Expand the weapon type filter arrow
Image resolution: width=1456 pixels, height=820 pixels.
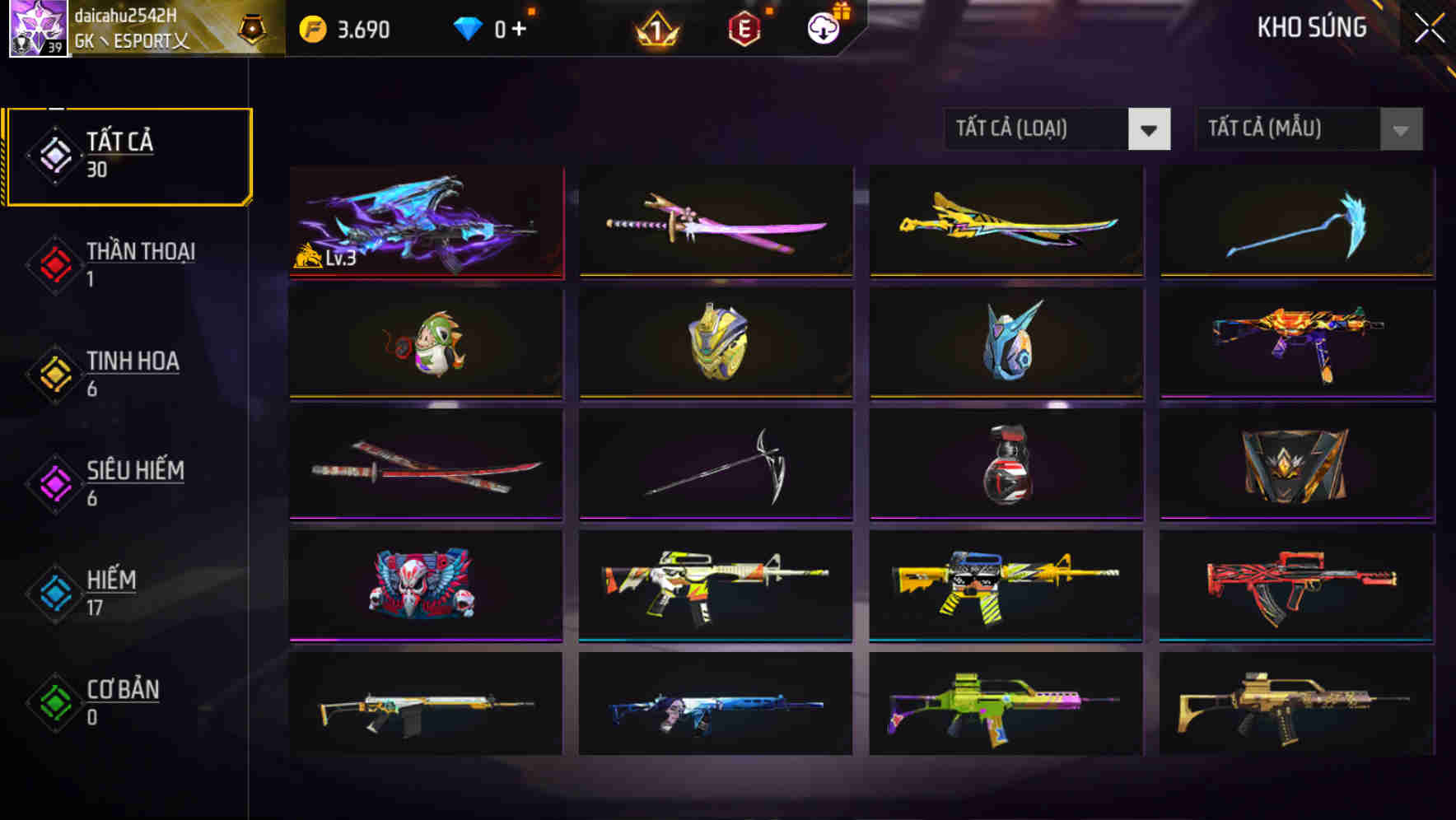[x=1150, y=129]
